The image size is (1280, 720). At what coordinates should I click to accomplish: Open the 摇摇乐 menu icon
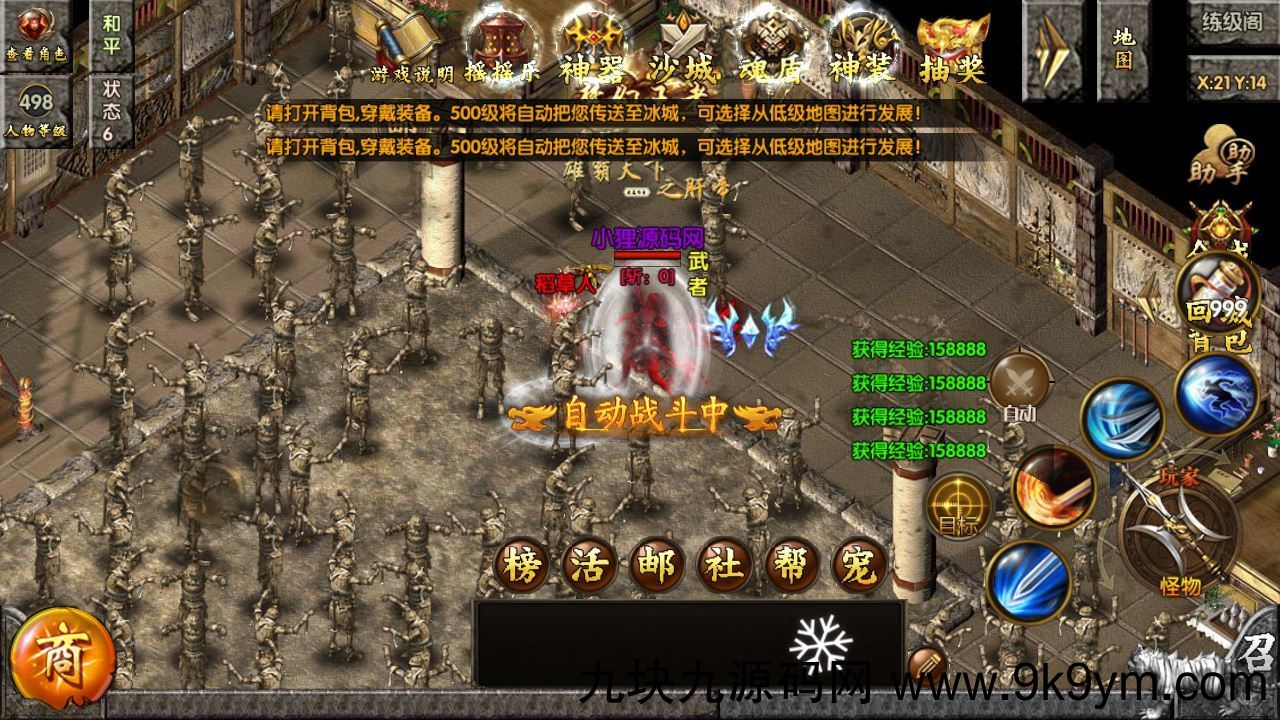pos(503,50)
